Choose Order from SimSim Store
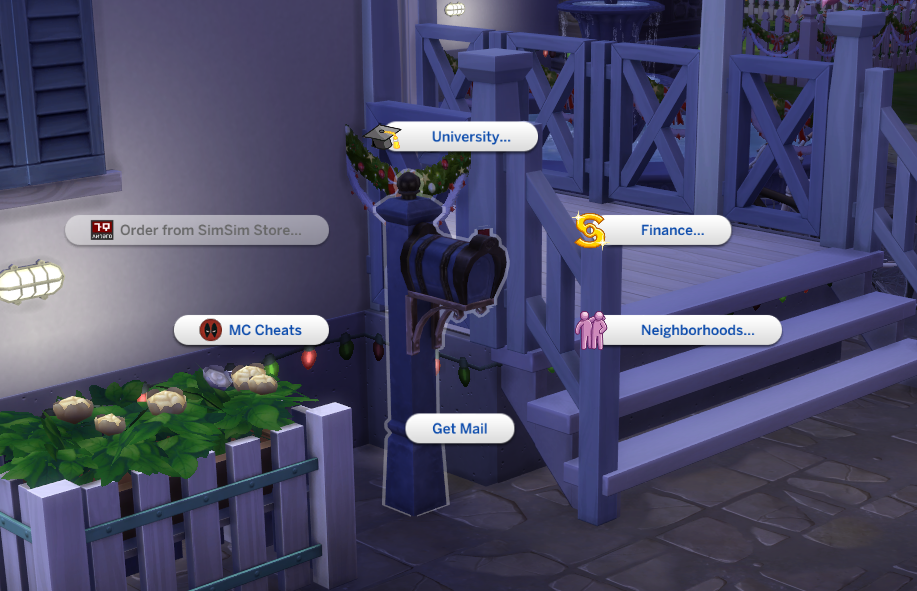The width and height of the screenshot is (917, 591). tap(209, 231)
